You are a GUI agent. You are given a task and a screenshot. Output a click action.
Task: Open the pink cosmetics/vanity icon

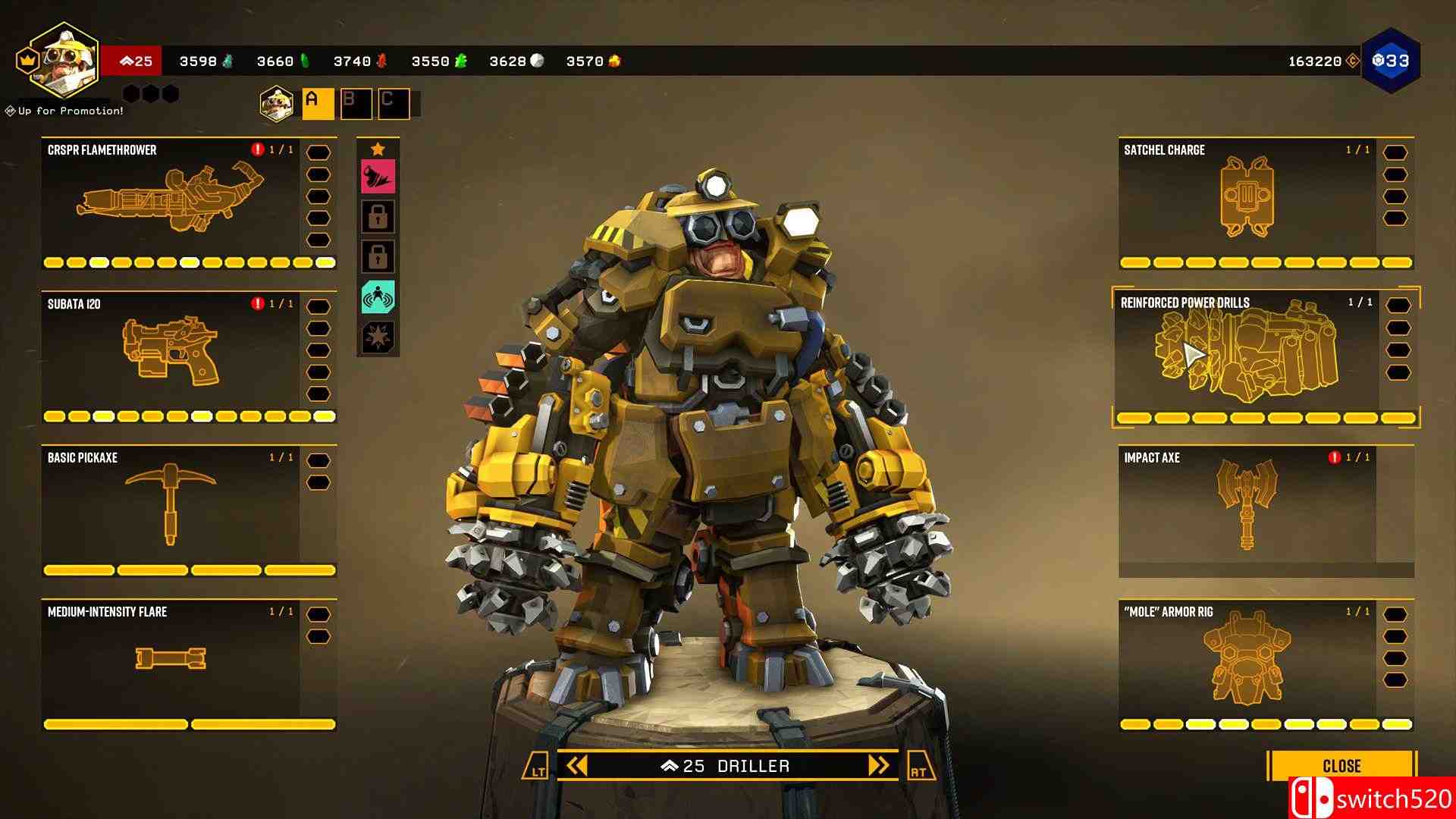point(380,175)
